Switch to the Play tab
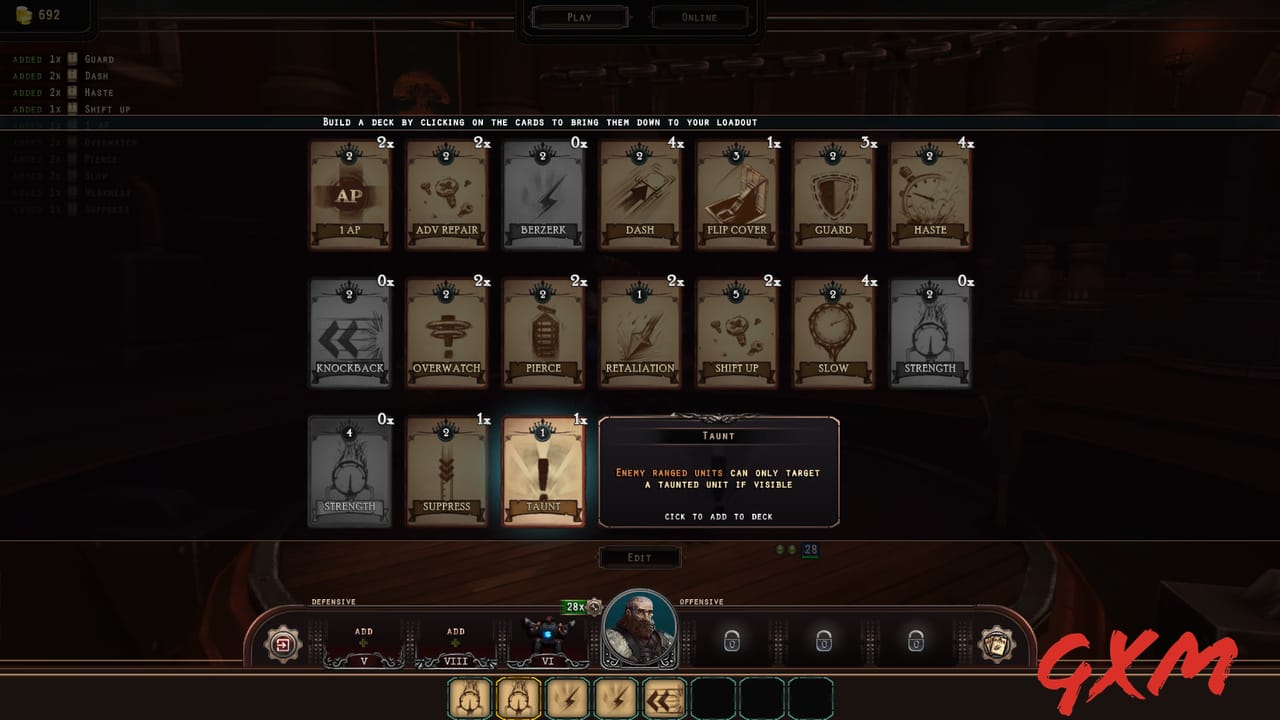 pyautogui.click(x=580, y=16)
